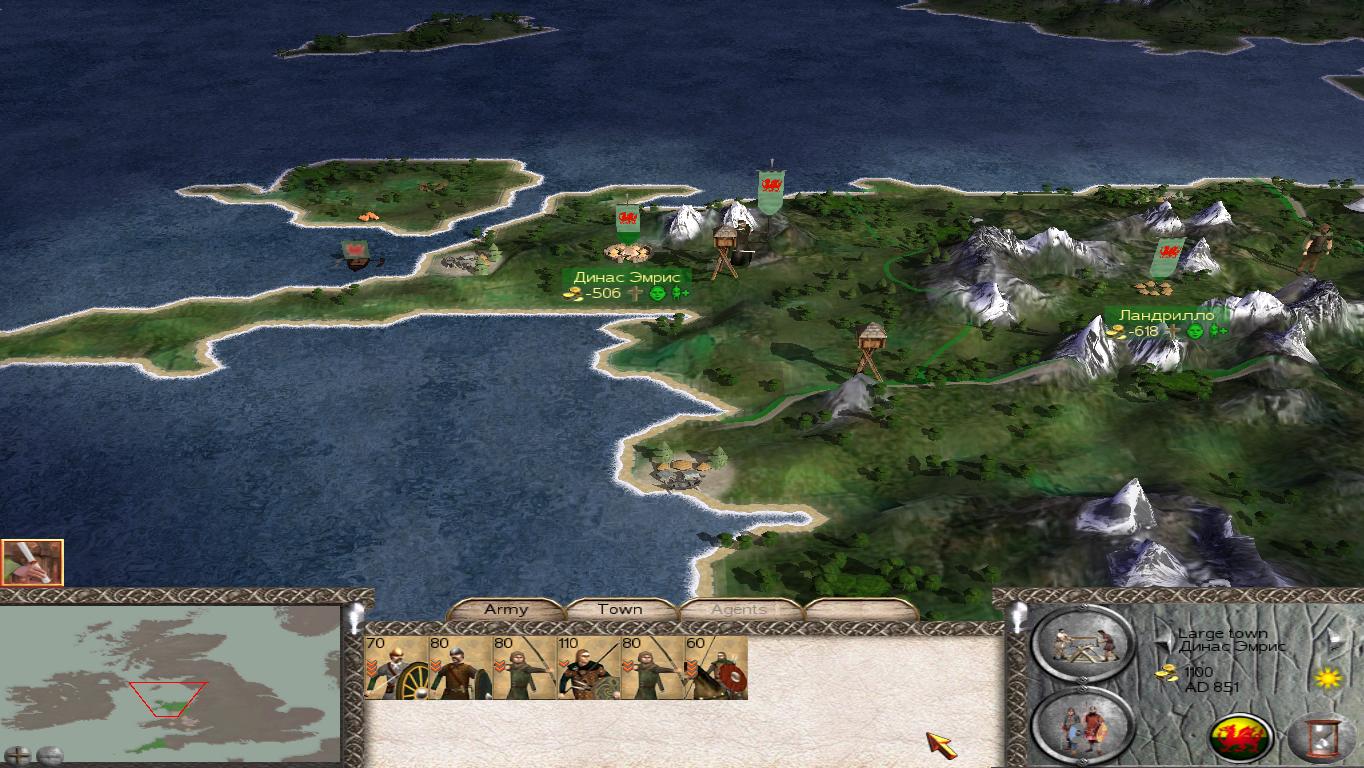Zoom out the minimap with the minus button

click(49, 755)
